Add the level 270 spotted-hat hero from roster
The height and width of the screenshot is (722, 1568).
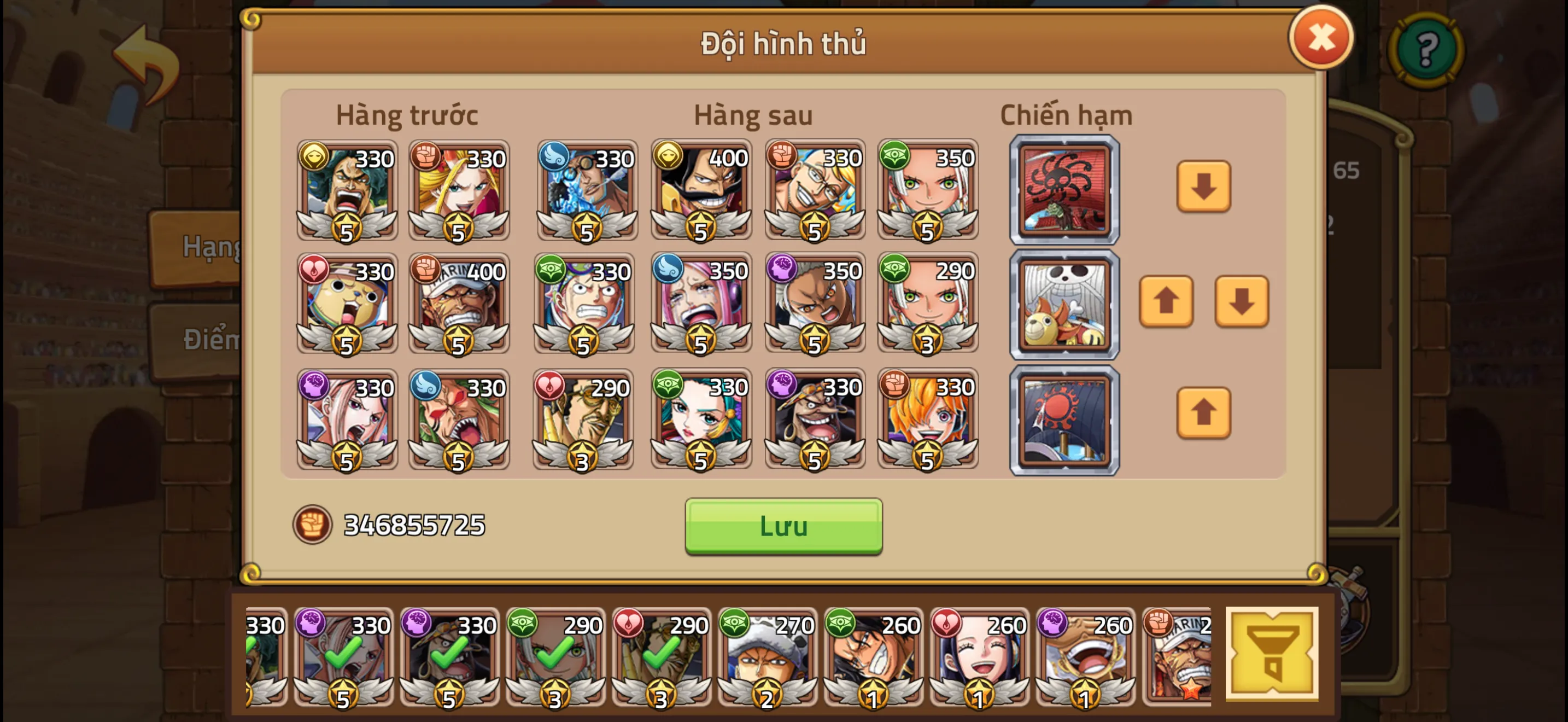pyautogui.click(x=767, y=657)
